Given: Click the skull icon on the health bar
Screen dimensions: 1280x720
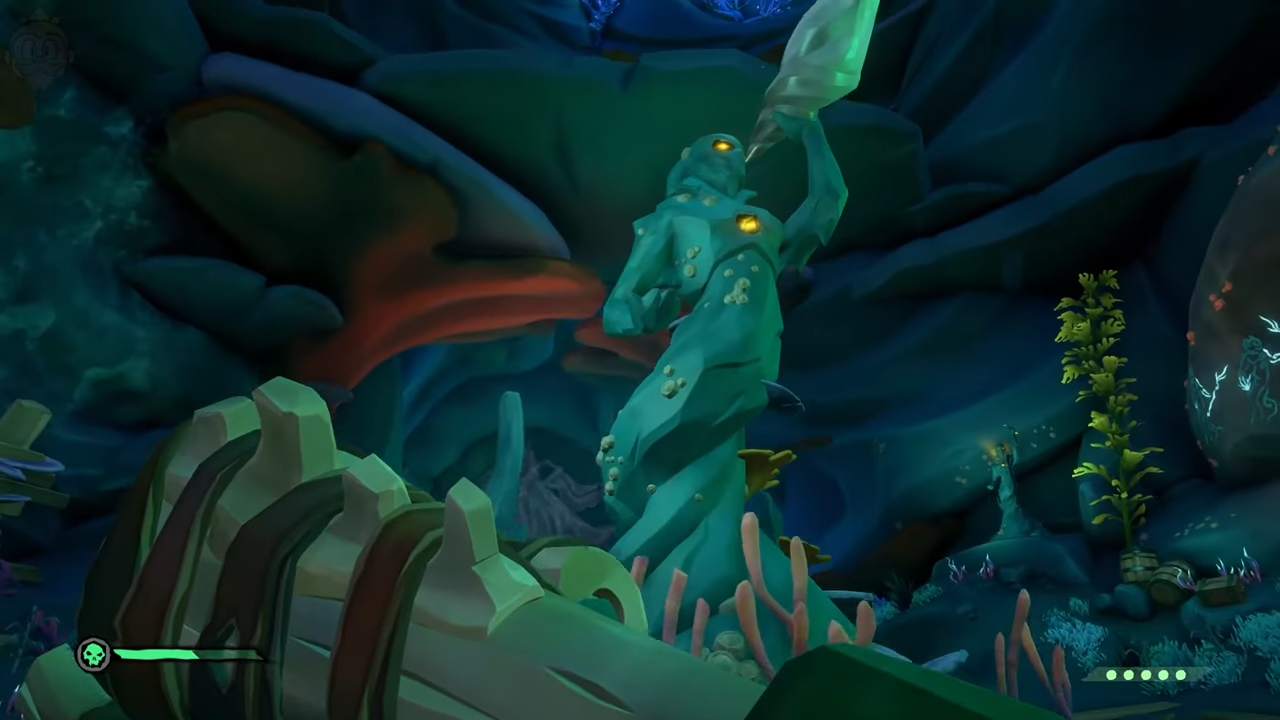Looking at the screenshot, I should (x=93, y=654).
